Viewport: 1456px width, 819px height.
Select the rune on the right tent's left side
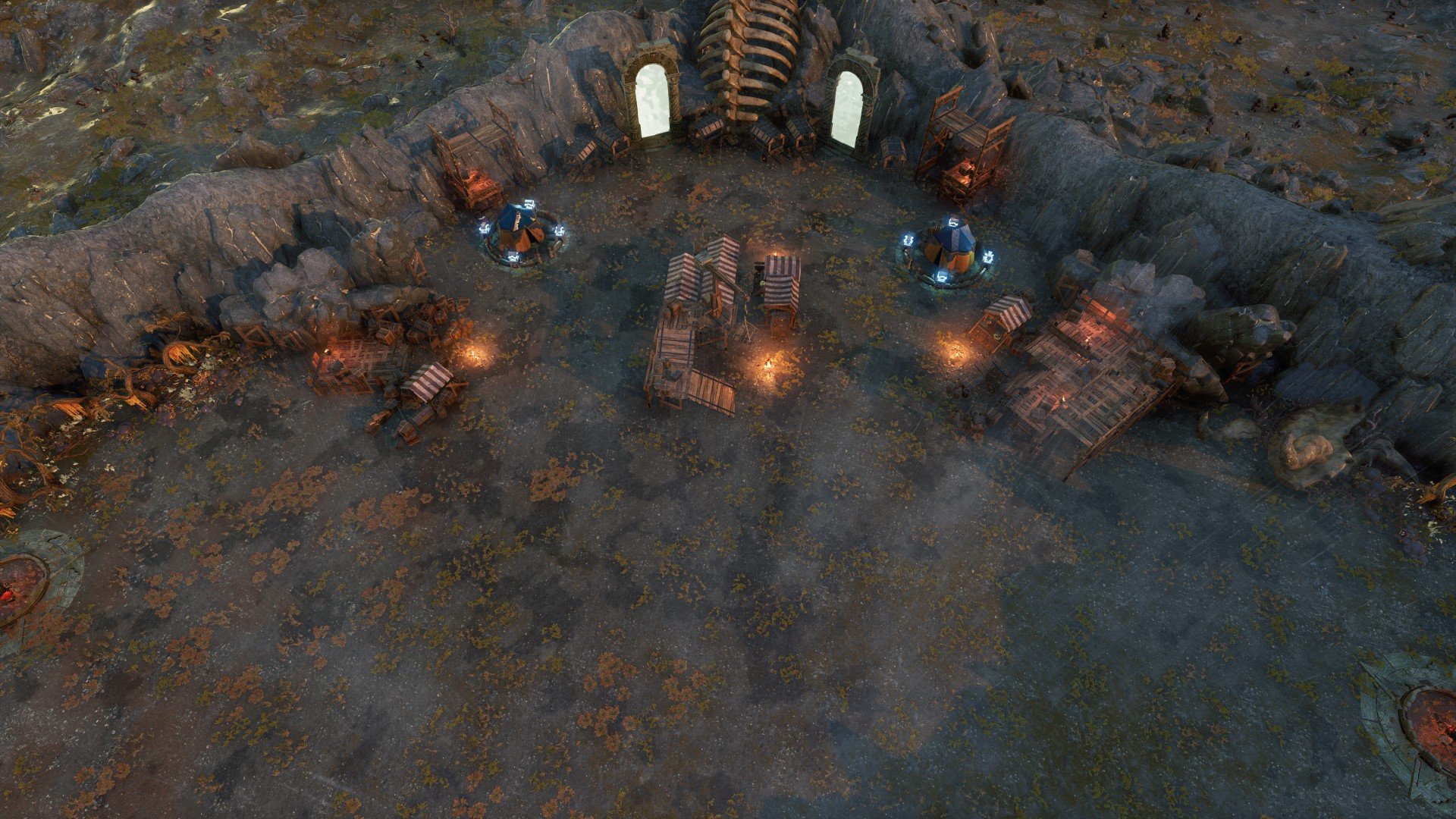(908, 240)
